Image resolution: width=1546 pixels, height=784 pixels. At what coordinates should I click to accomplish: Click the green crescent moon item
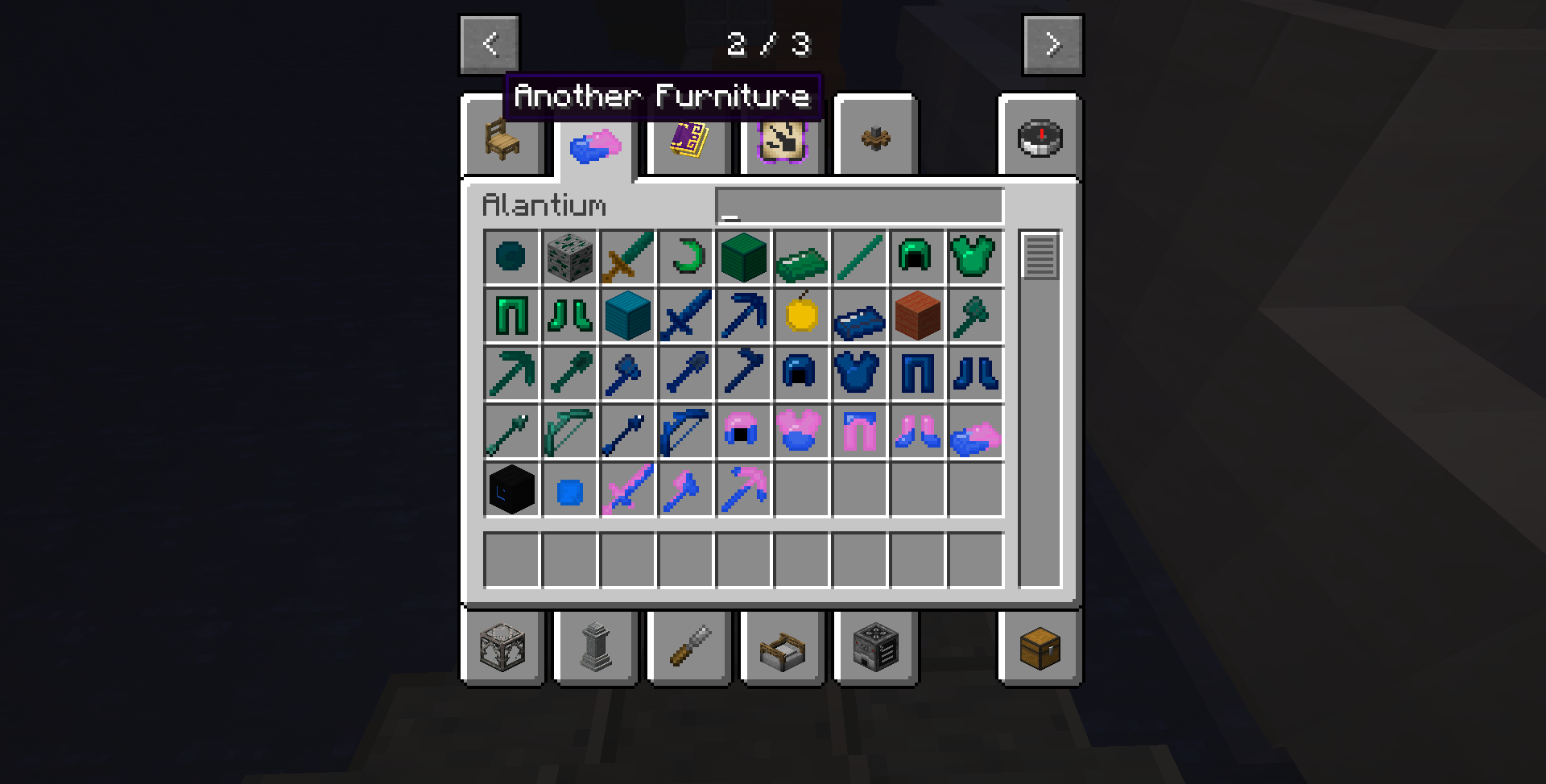685,258
